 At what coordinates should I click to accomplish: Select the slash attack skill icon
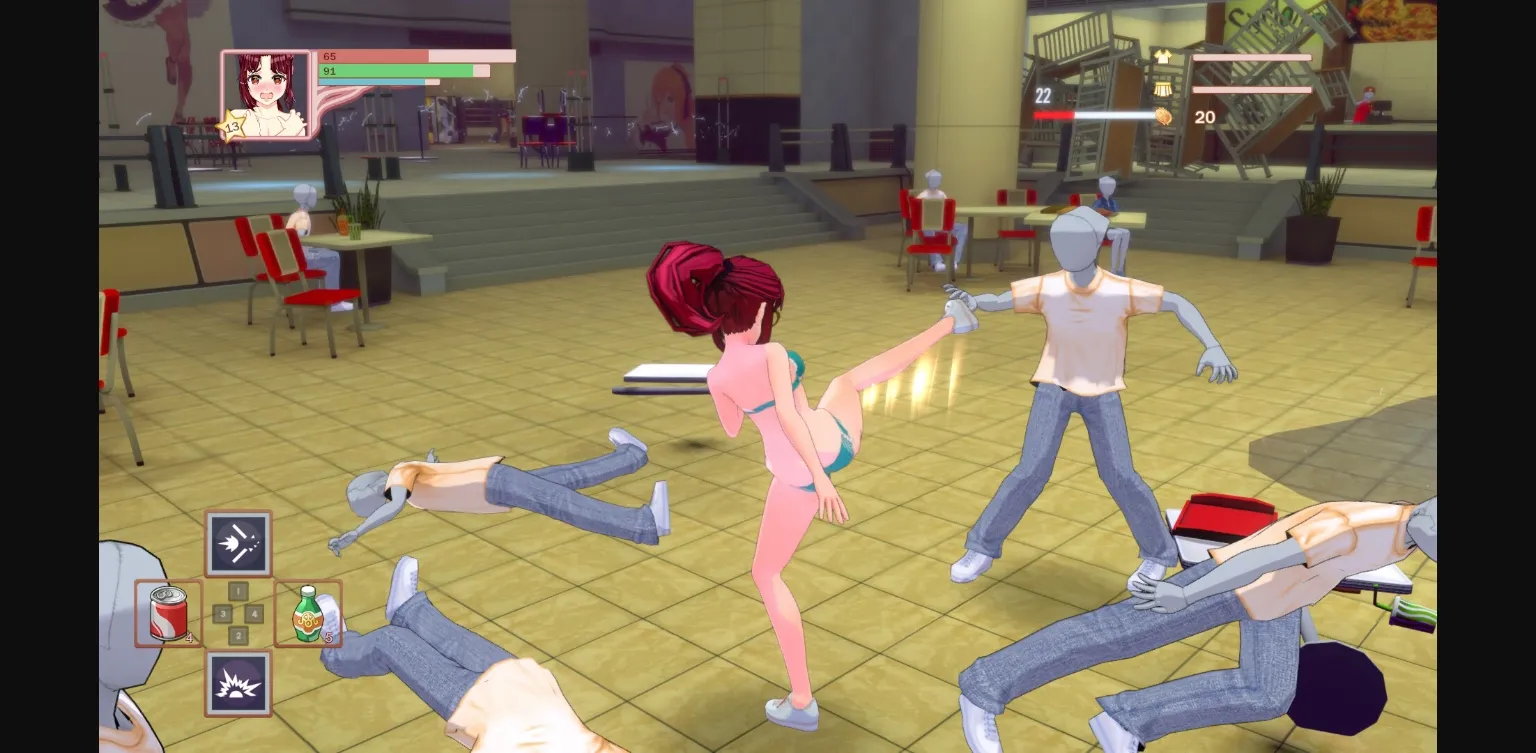coord(237,545)
